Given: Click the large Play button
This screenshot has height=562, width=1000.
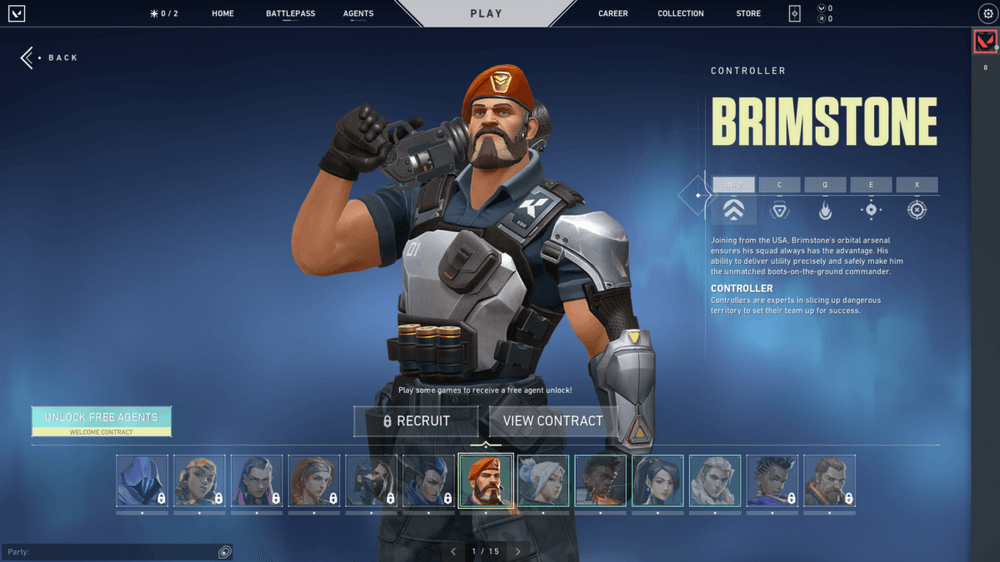Looking at the screenshot, I should 486,14.
